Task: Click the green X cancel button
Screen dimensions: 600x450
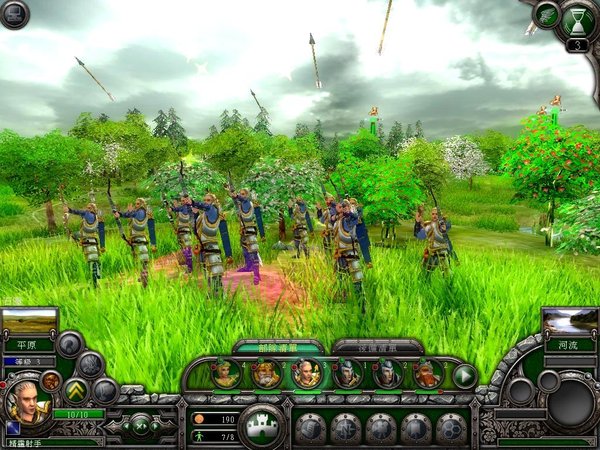Action: point(141,424)
